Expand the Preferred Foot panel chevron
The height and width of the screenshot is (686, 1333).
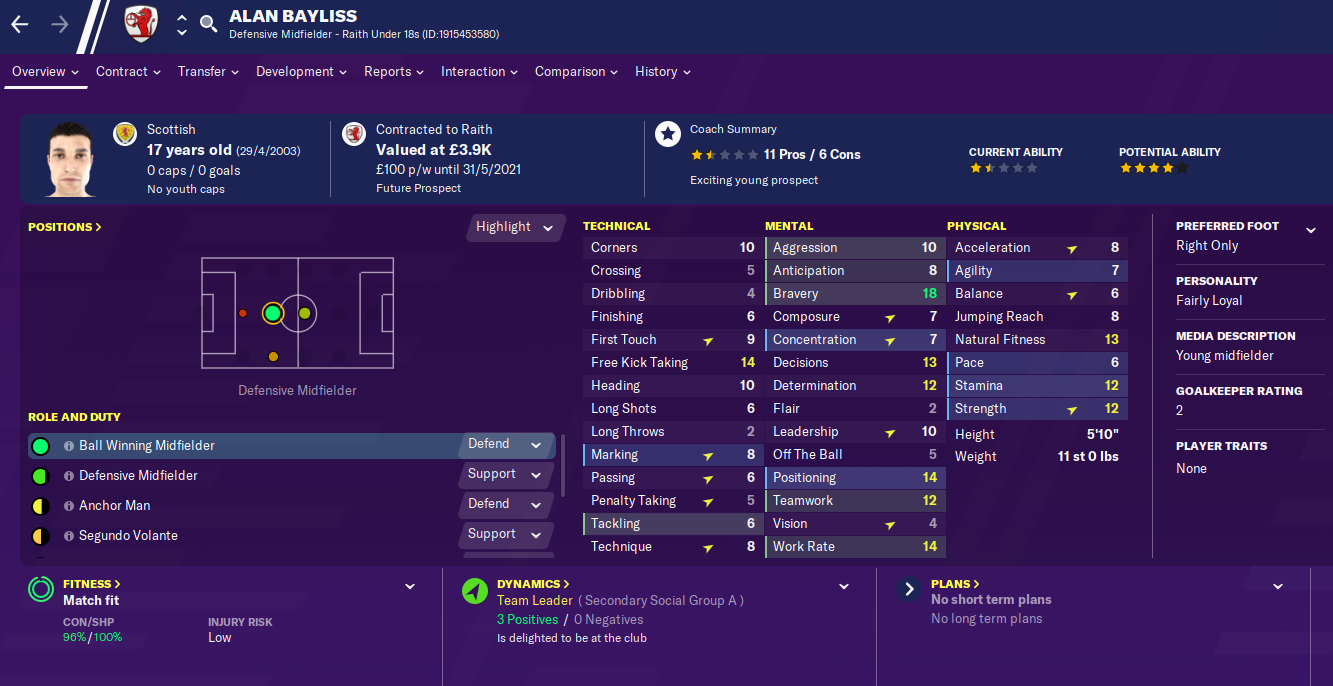pos(1311,230)
